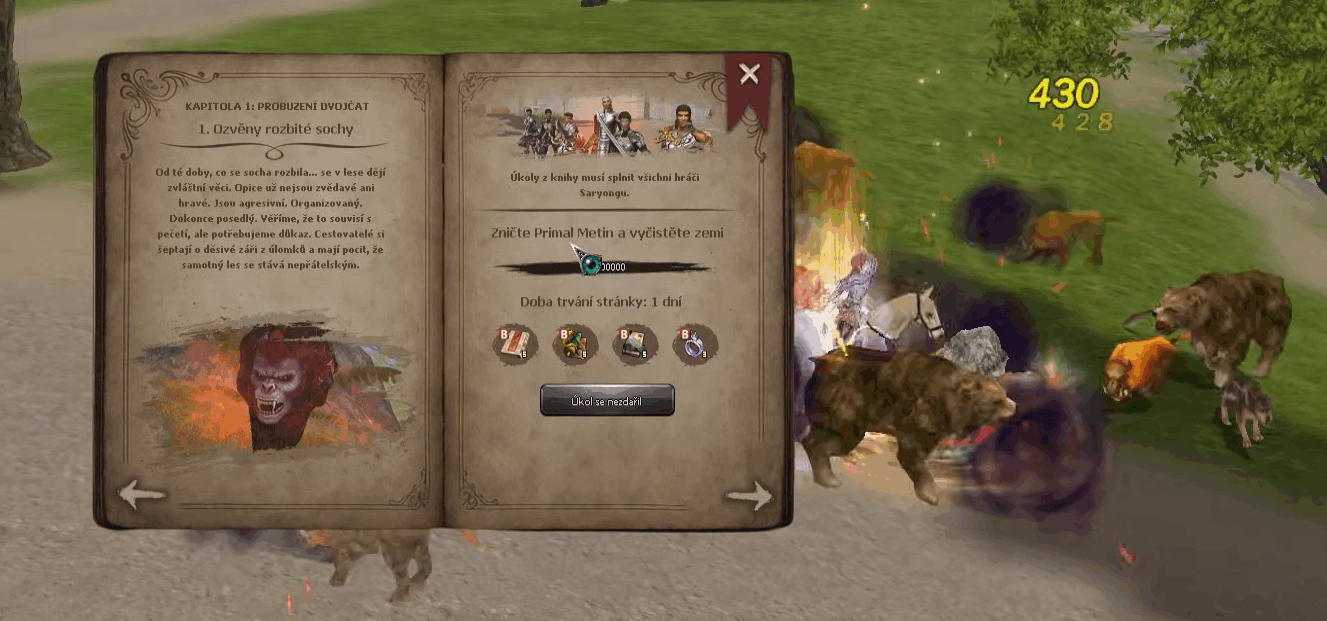View the red ape chapter illustration
Image resolution: width=1327 pixels, height=621 pixels.
[275, 385]
